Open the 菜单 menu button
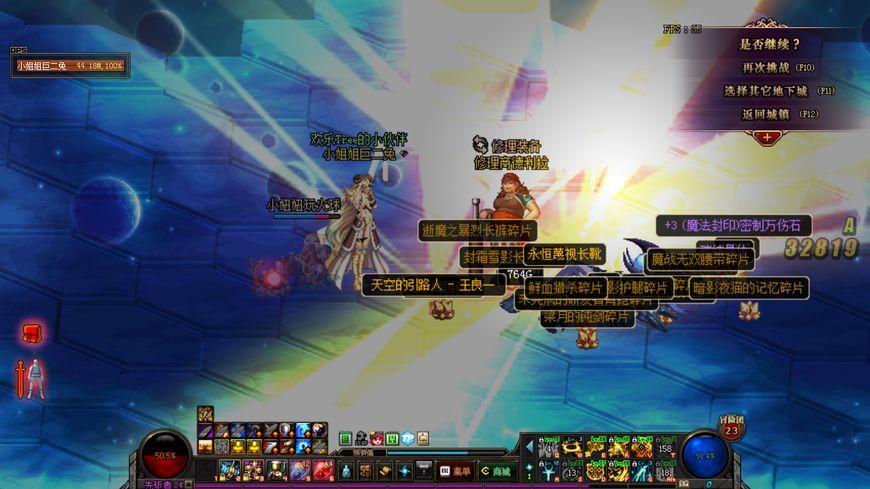The height and width of the screenshot is (489, 870). click(454, 470)
